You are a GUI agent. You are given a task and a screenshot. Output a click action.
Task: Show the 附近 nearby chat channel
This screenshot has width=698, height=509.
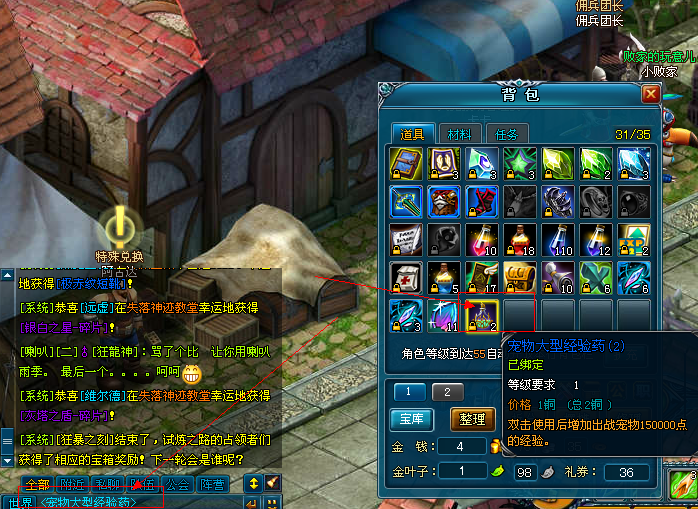[x=73, y=484]
